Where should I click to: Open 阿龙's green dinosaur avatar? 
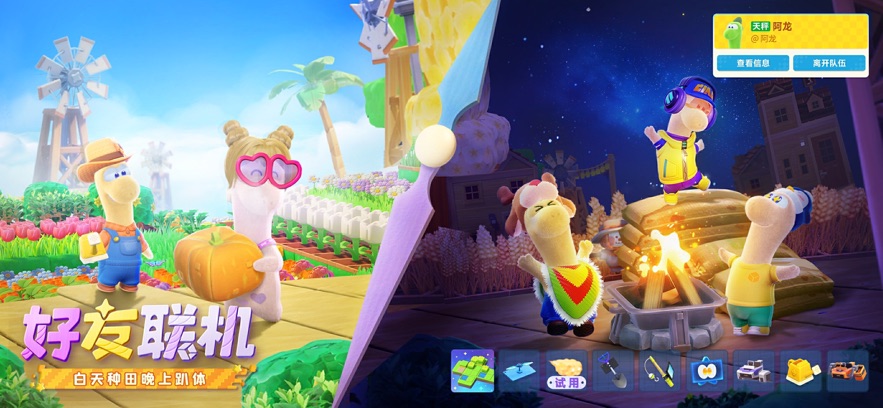coord(733,32)
